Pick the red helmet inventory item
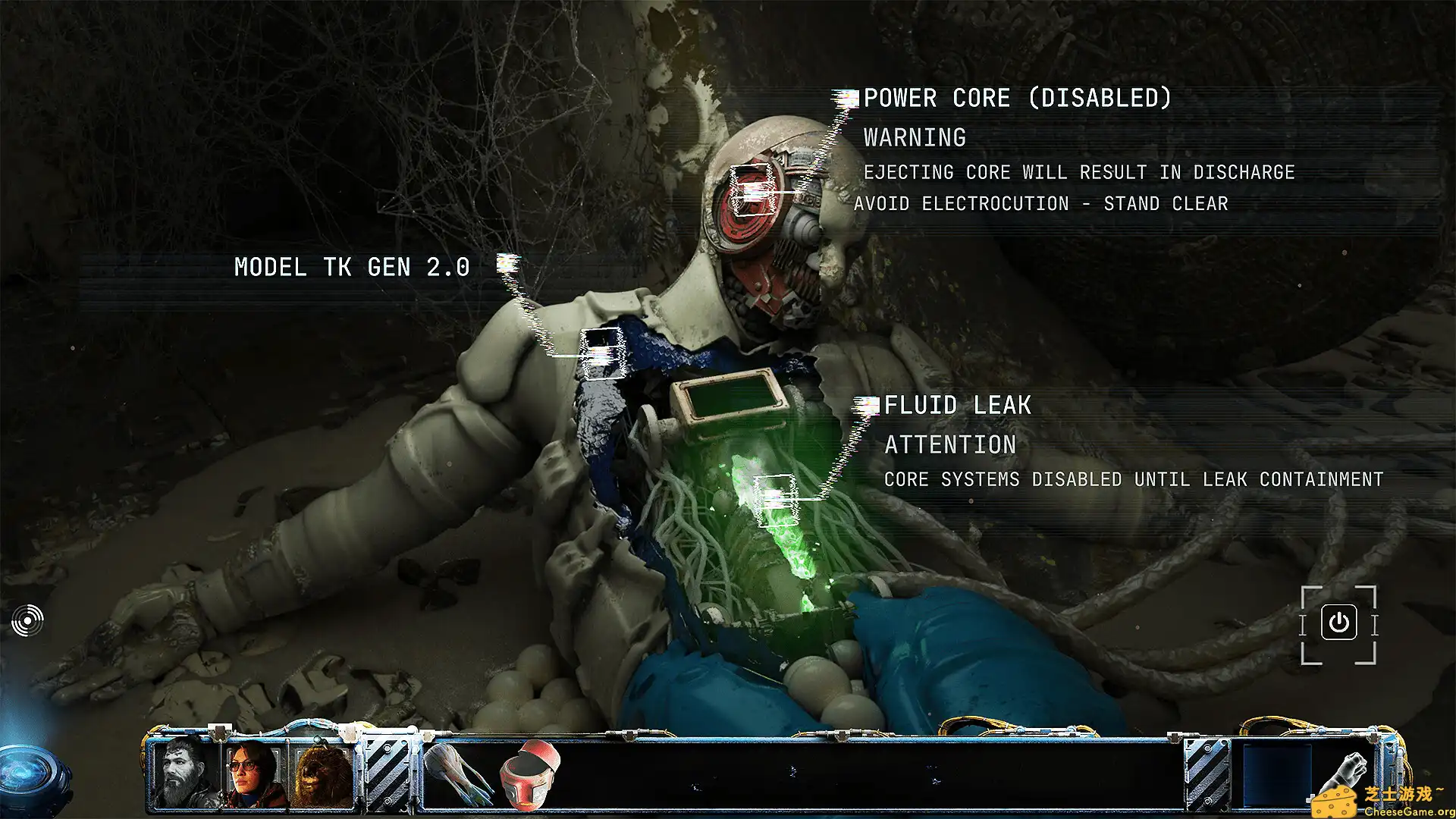Viewport: 1456px width, 819px height. tap(529, 775)
